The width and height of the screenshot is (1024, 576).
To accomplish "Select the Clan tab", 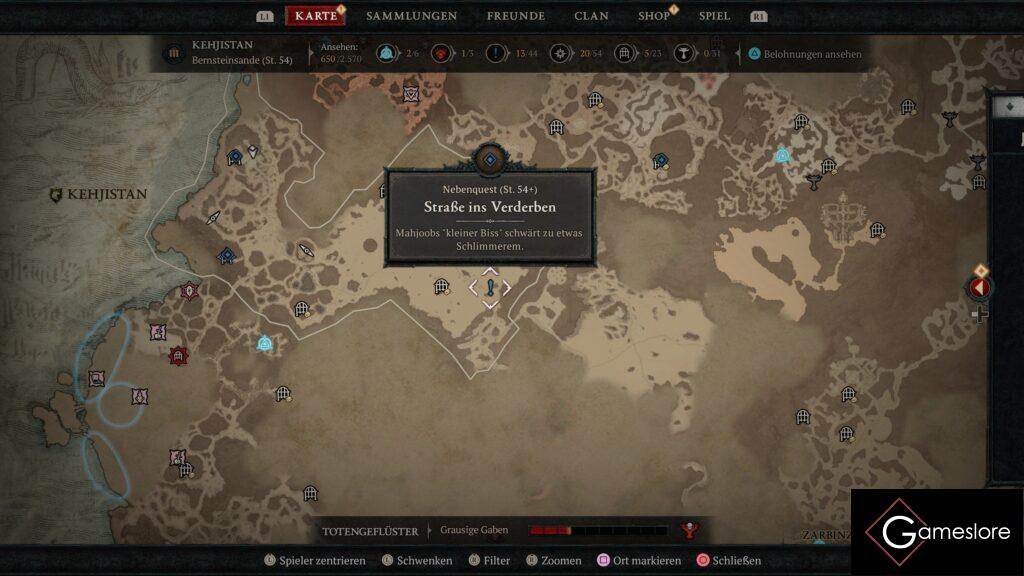I will pos(591,16).
